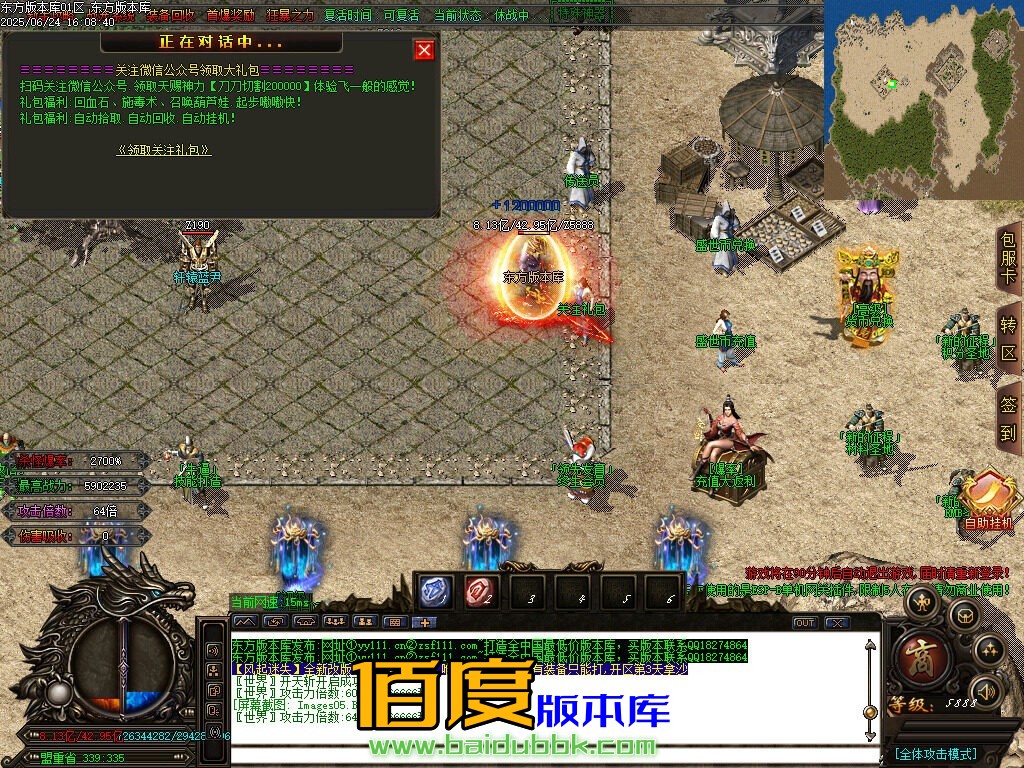Open the character figure icon button

coord(922,603)
